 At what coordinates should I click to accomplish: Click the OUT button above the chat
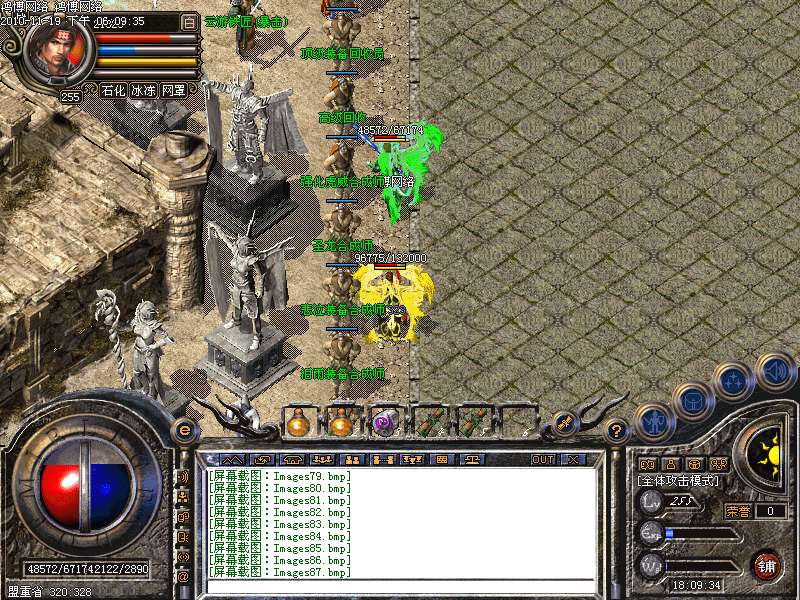click(542, 459)
